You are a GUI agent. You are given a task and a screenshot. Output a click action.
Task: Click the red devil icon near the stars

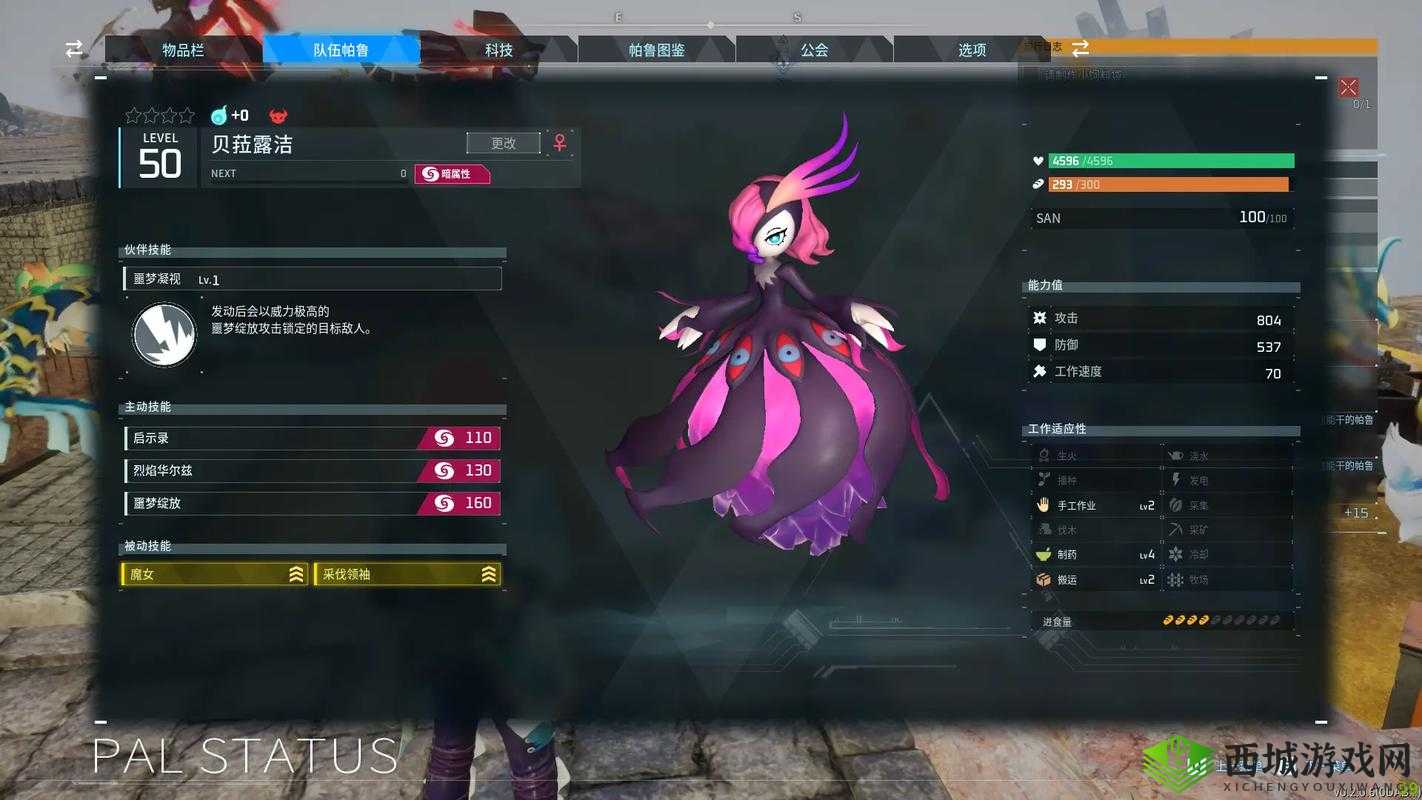277,115
